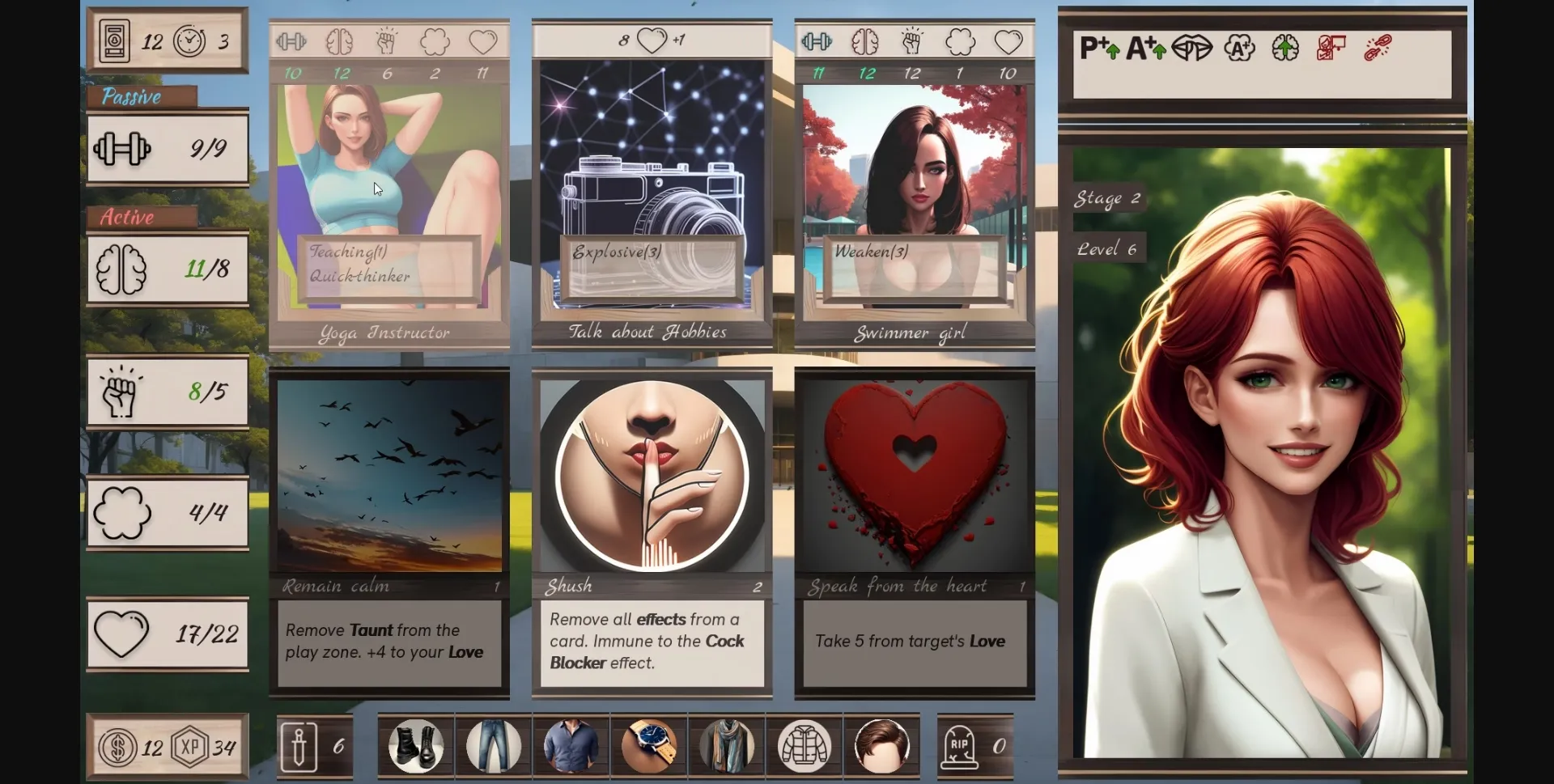Click the fist stat icon showing 8/5
This screenshot has width=1554, height=784.
pos(121,392)
